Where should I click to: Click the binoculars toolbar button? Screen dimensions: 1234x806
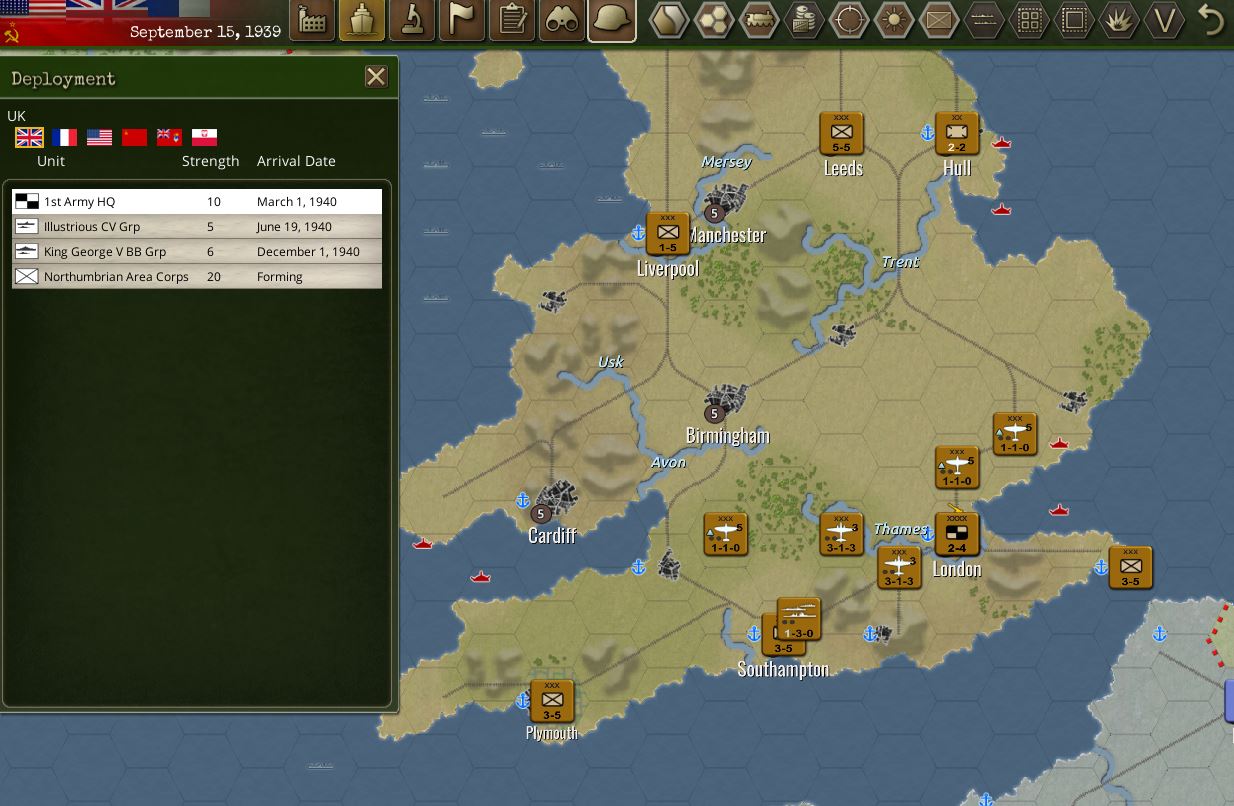click(x=562, y=20)
